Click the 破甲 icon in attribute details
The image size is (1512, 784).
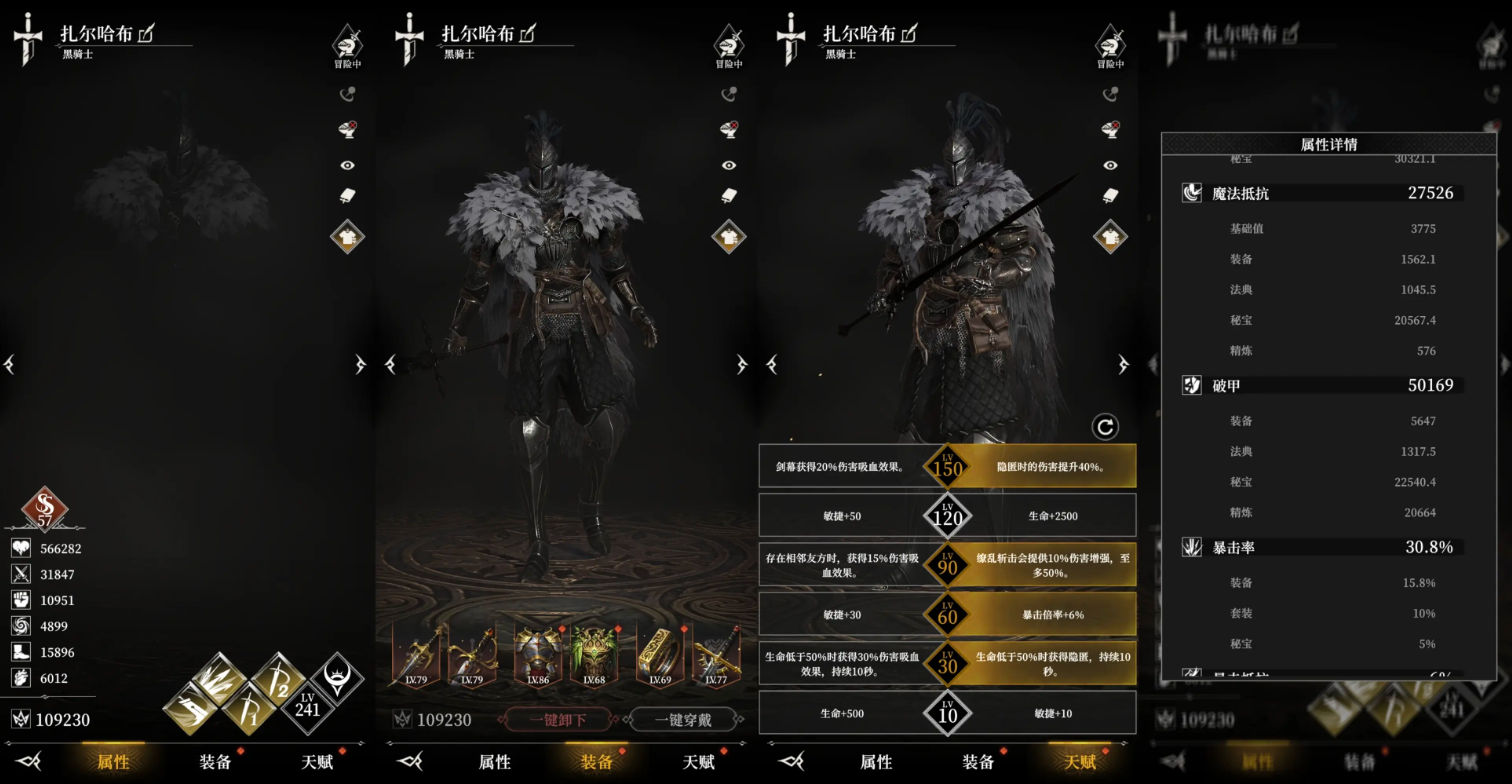click(1191, 385)
